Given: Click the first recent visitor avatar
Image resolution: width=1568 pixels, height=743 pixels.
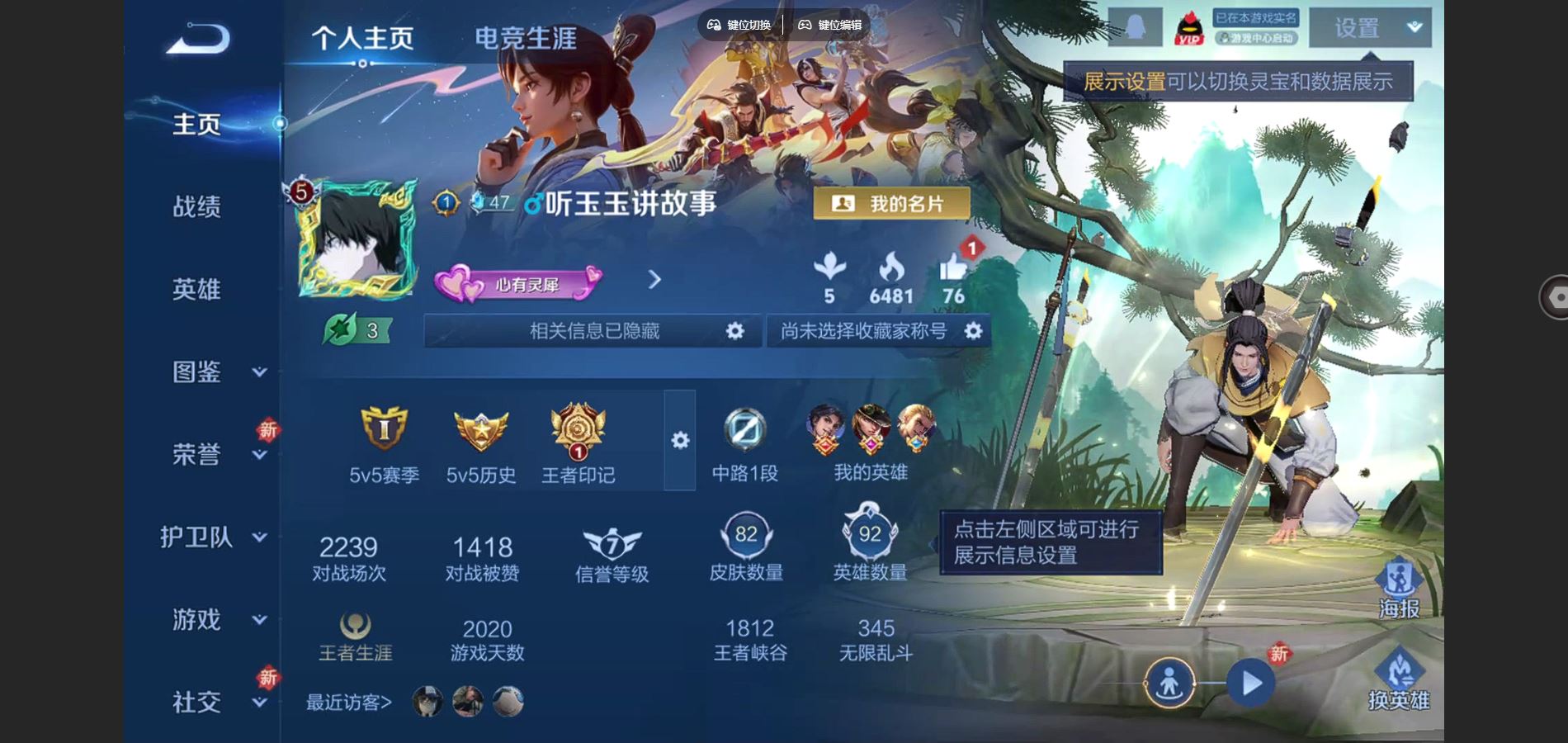Looking at the screenshot, I should tap(428, 701).
